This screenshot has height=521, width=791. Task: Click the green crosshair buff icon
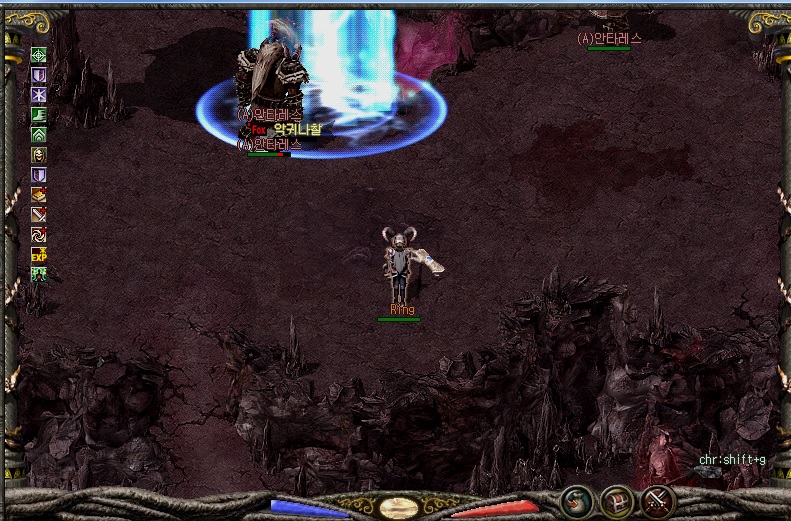tap(39, 55)
